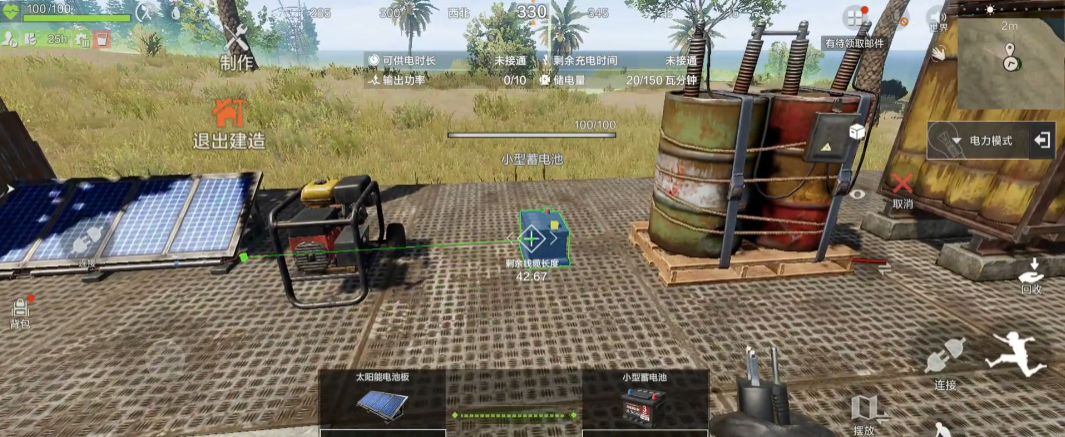Screen dimensions: 1065x437
Task: Tap the 回收 recycle button
Action: (x=1031, y=273)
